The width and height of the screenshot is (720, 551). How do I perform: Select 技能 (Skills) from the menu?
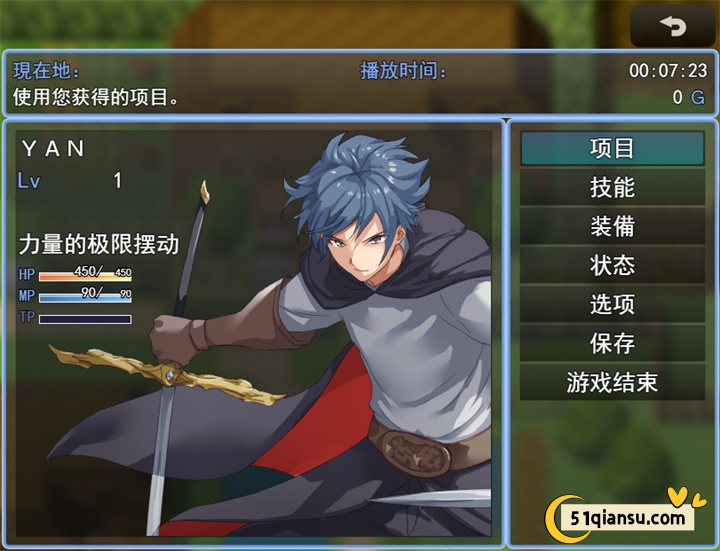click(612, 188)
